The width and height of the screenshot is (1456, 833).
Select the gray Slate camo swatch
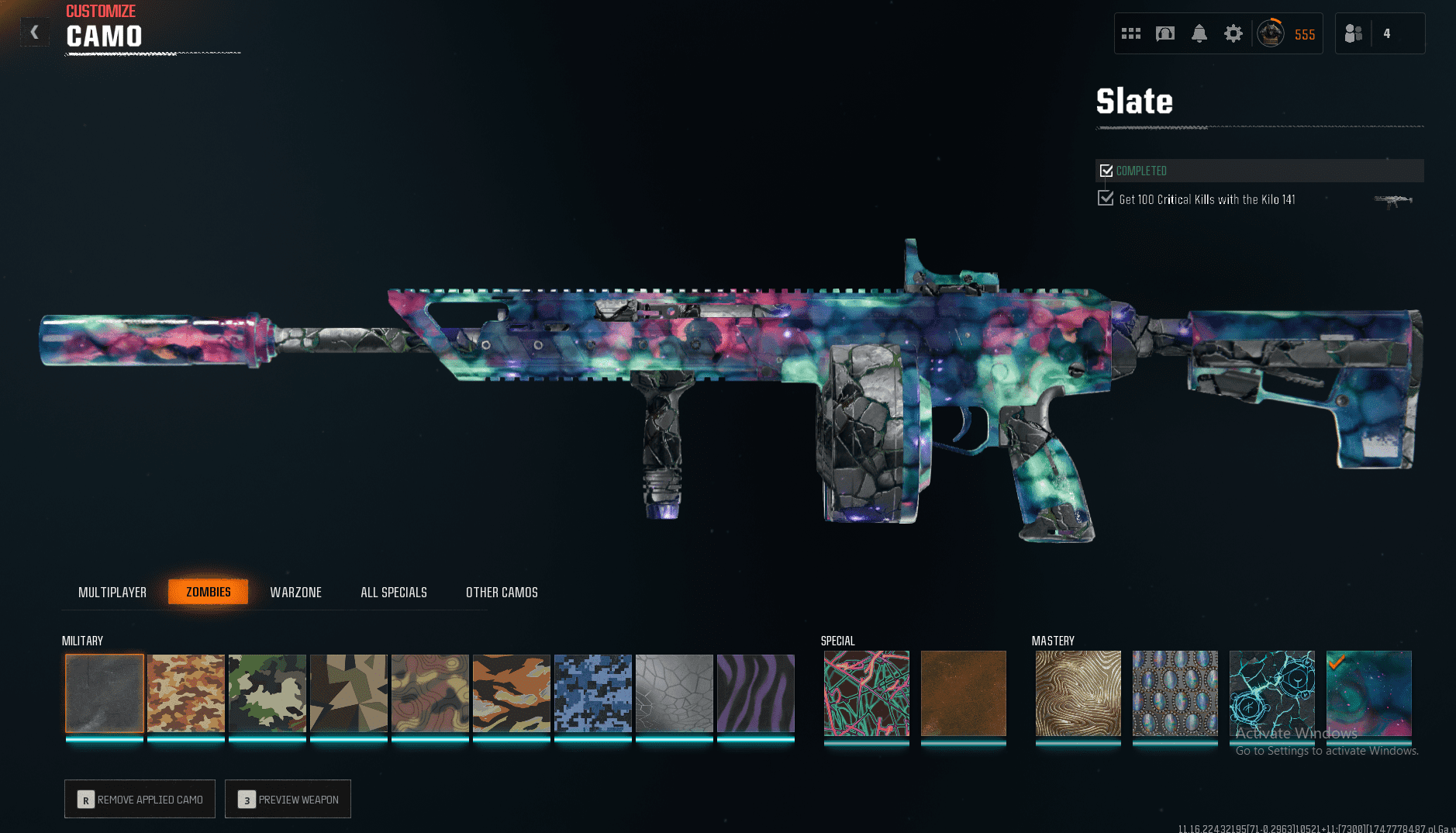(x=105, y=693)
